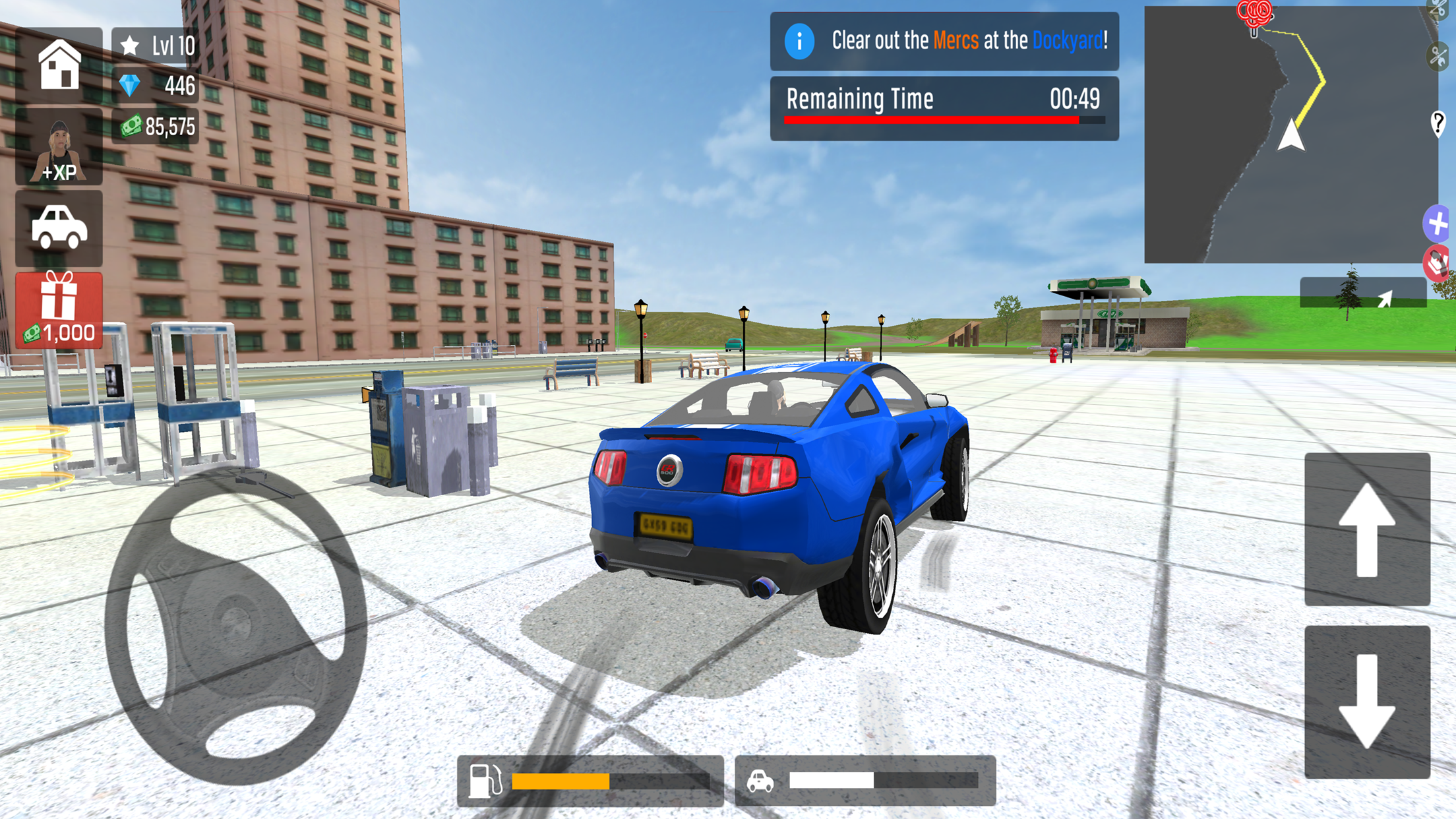Tap the red phone button
The image size is (1456, 819).
(x=1438, y=264)
